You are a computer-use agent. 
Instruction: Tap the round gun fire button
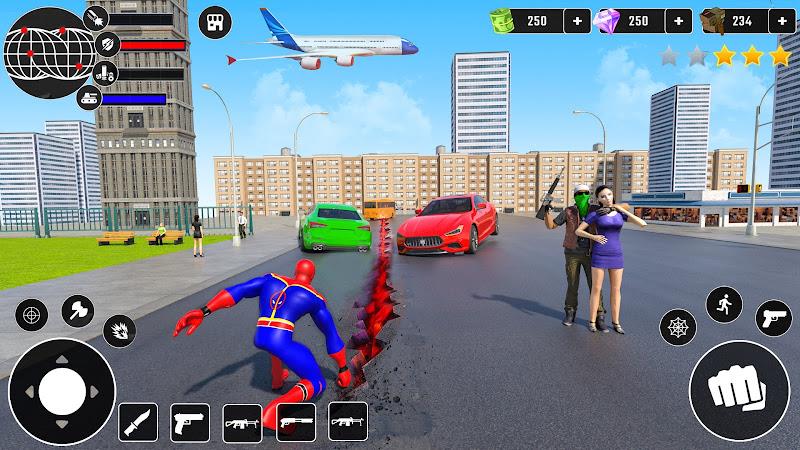click(772, 318)
